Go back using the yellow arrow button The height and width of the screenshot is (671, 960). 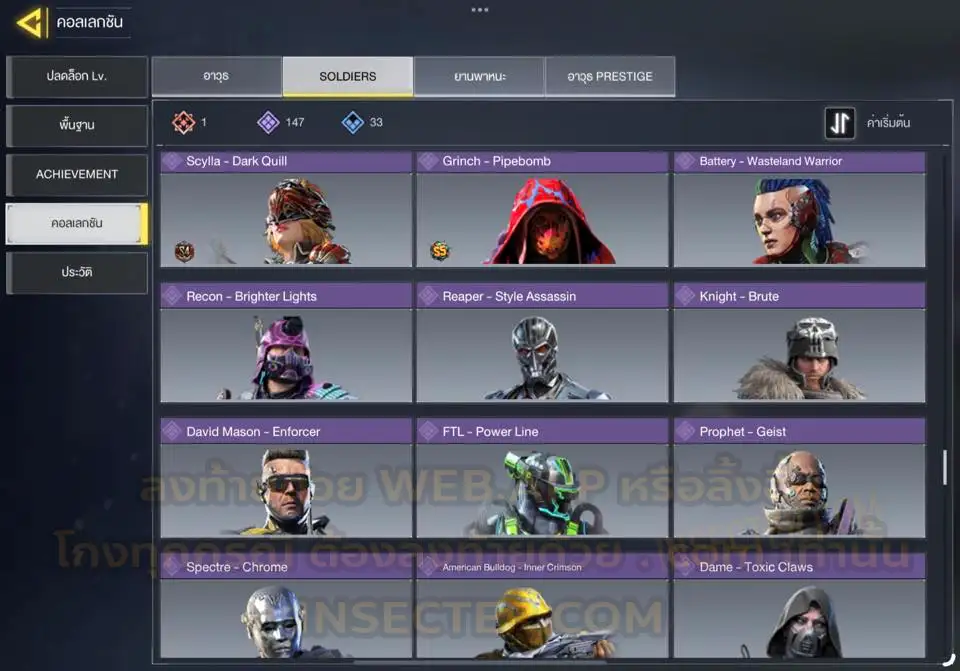coord(31,22)
